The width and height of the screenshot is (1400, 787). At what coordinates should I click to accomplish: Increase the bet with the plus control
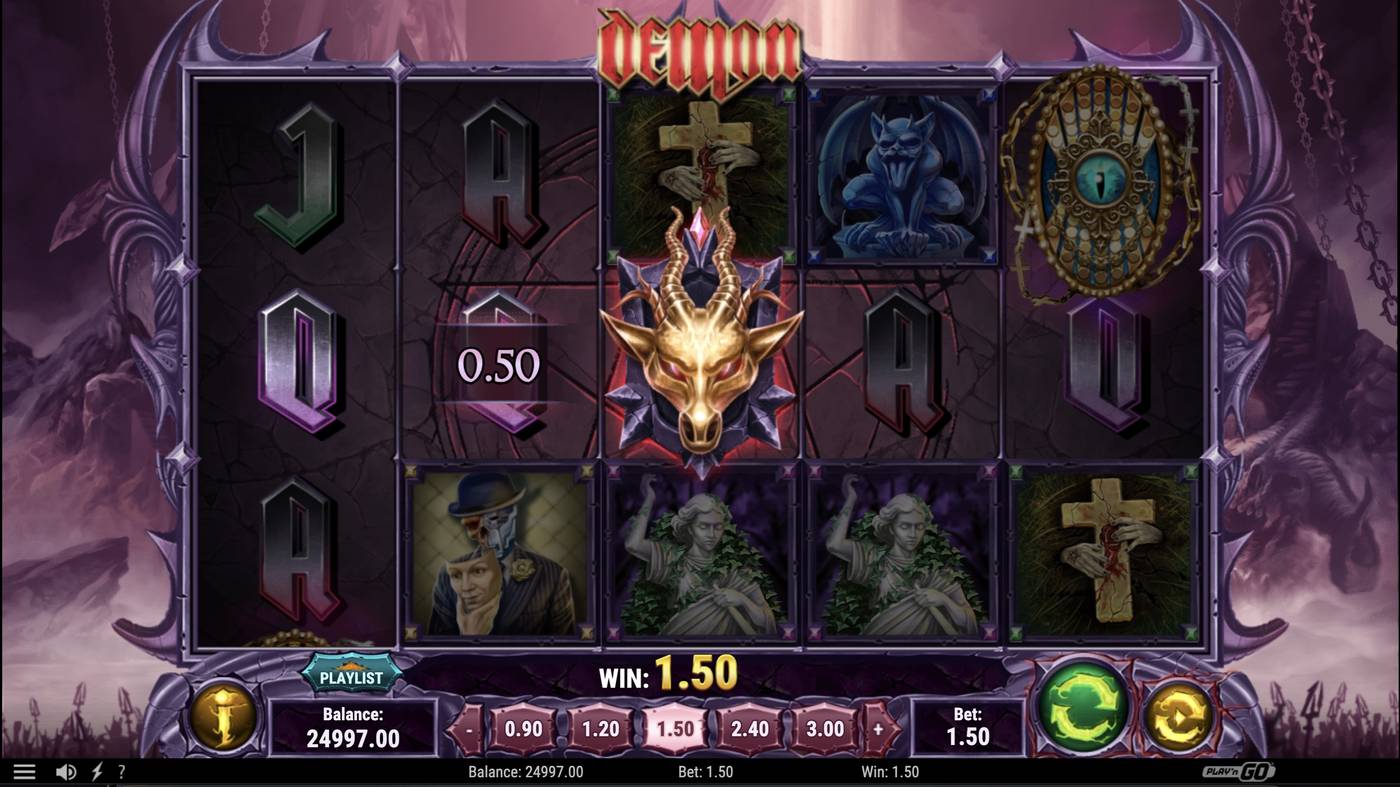pyautogui.click(x=879, y=730)
